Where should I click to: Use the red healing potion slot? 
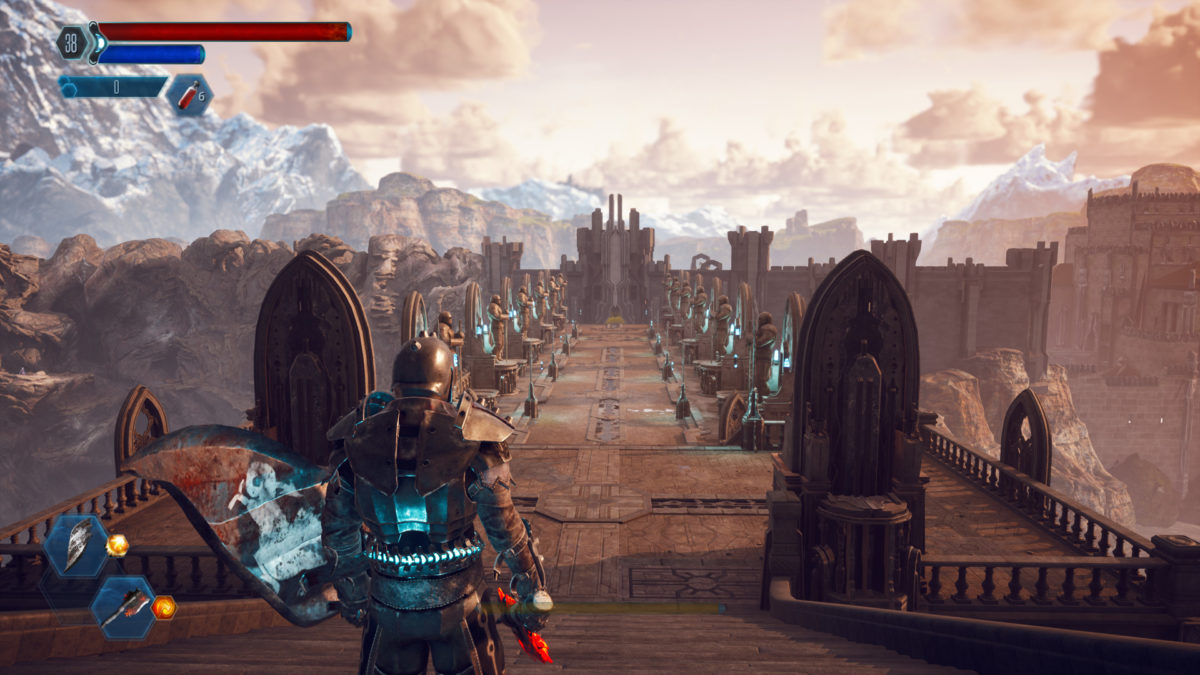coord(189,95)
